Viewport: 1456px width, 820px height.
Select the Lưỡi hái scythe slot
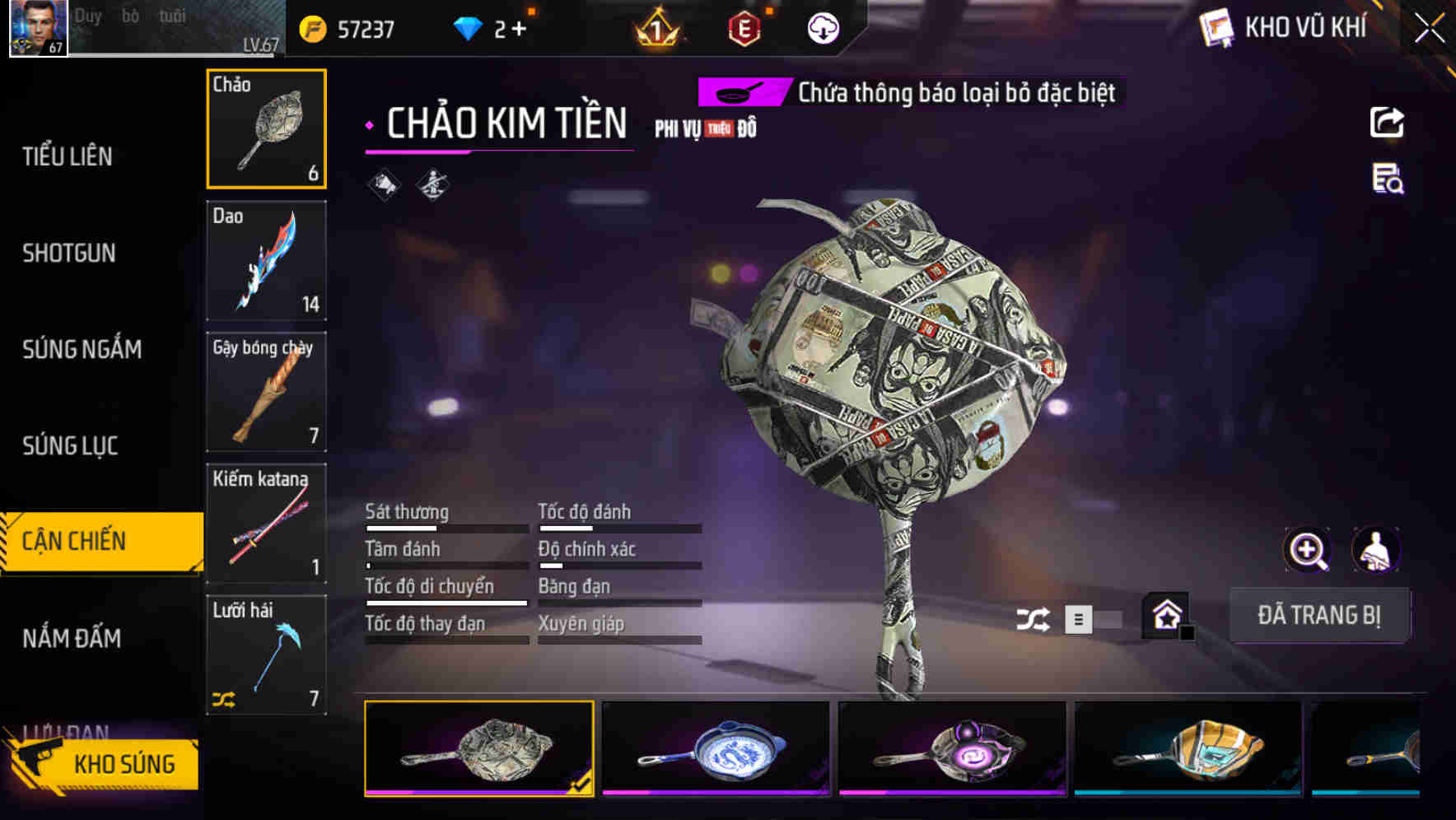tap(266, 655)
